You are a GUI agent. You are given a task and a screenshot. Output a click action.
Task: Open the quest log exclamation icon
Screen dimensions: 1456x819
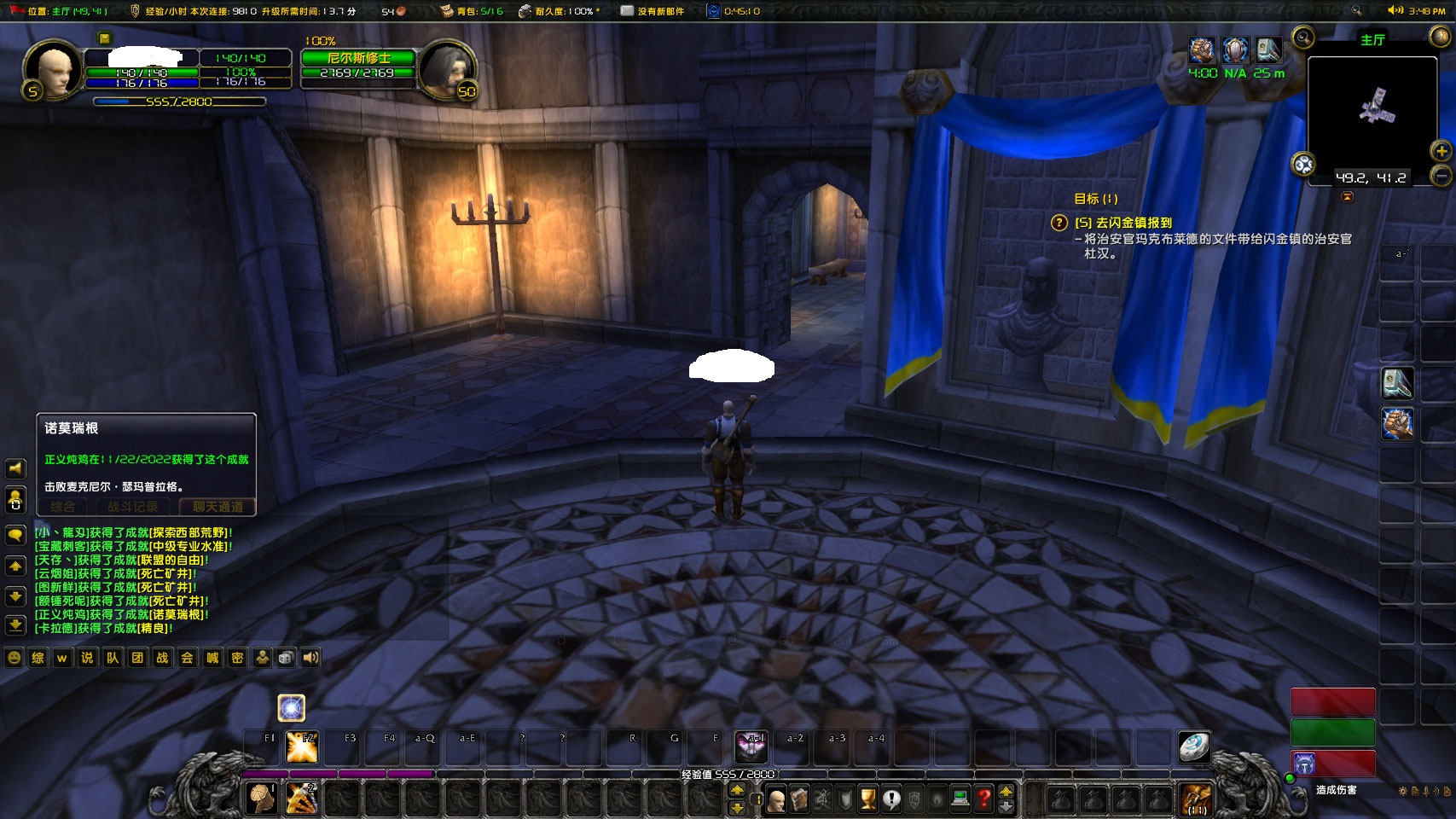[x=892, y=799]
